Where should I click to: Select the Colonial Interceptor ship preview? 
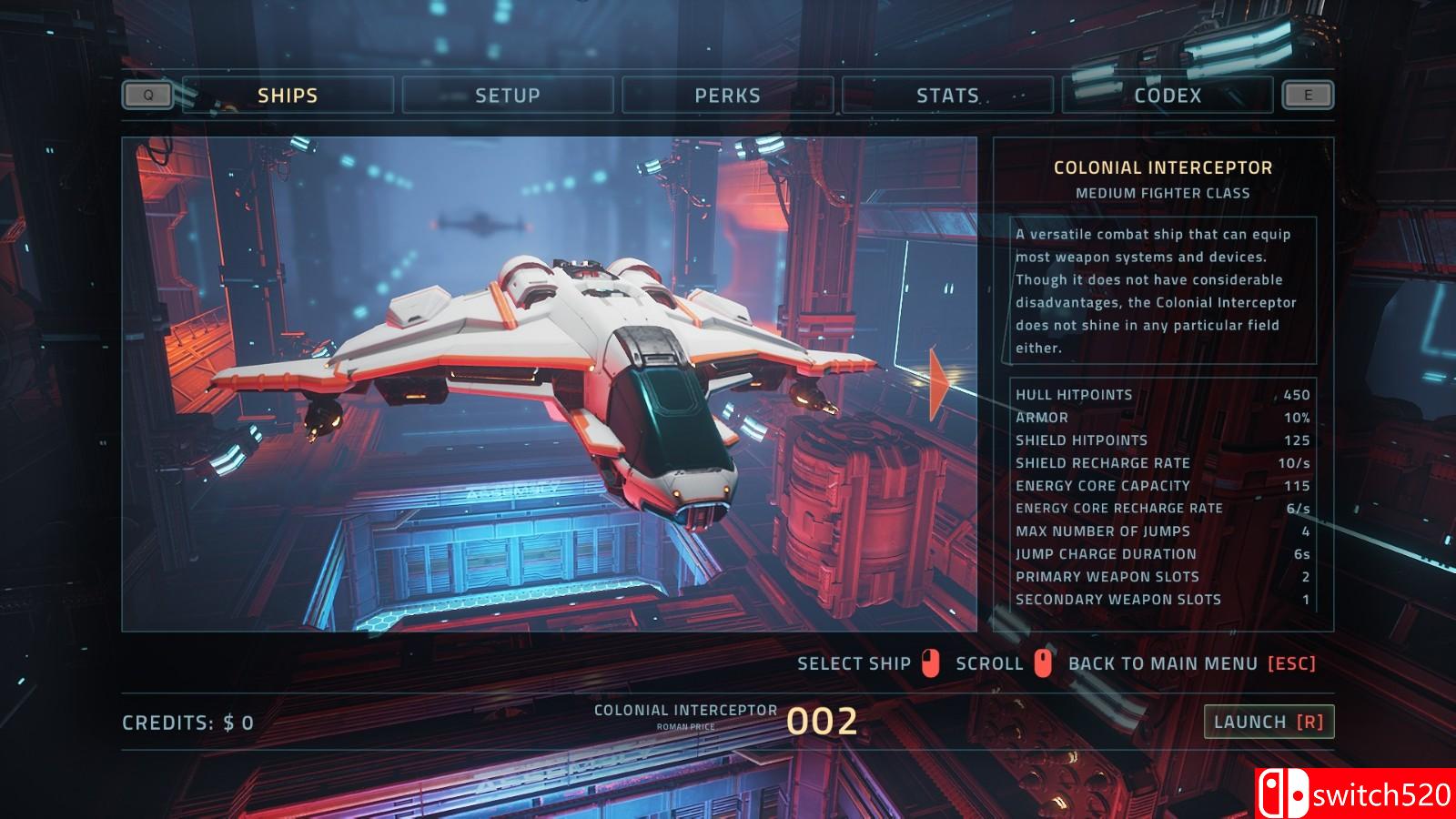pyautogui.click(x=549, y=384)
